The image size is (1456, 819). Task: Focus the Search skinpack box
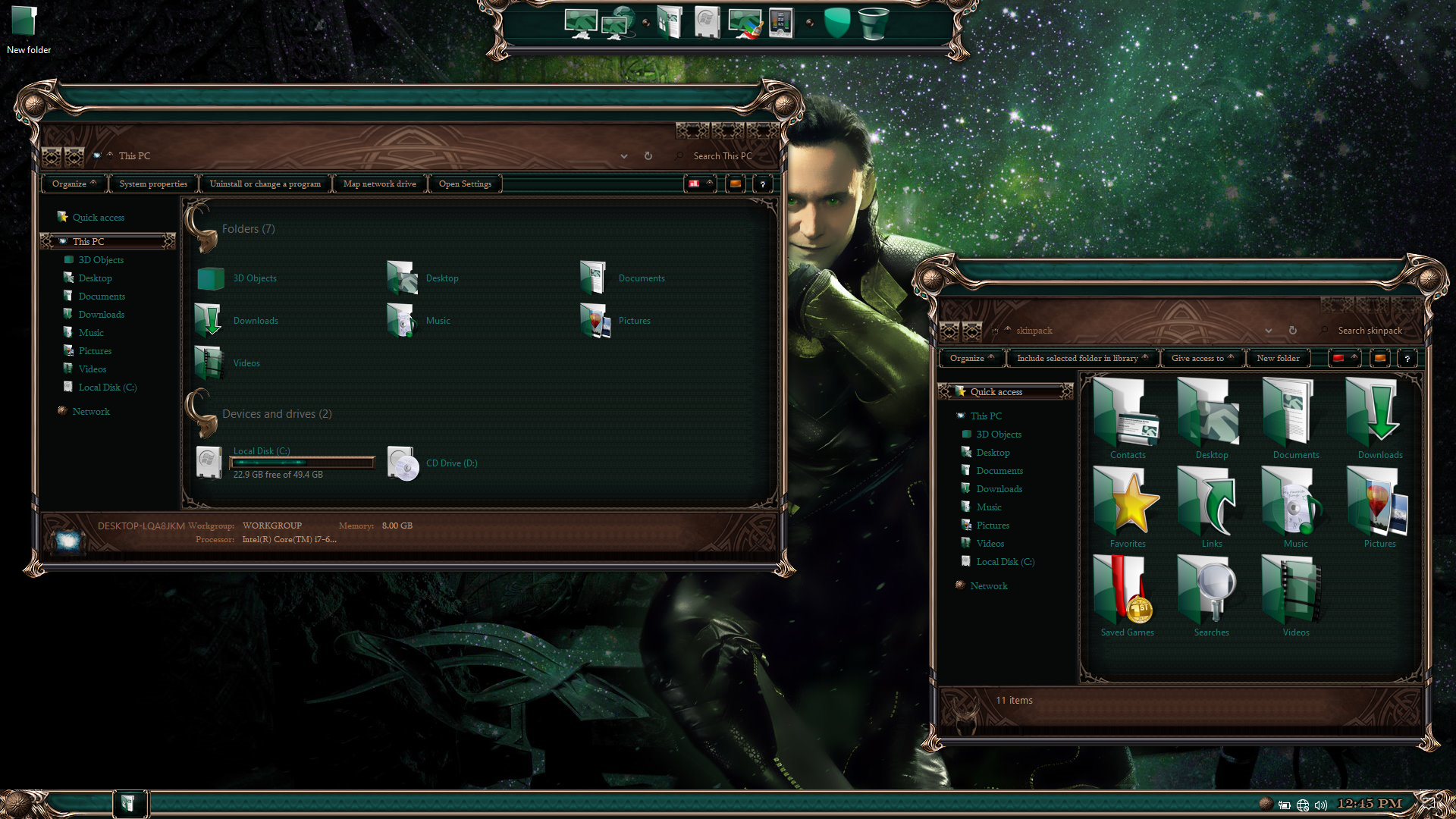pos(1369,331)
